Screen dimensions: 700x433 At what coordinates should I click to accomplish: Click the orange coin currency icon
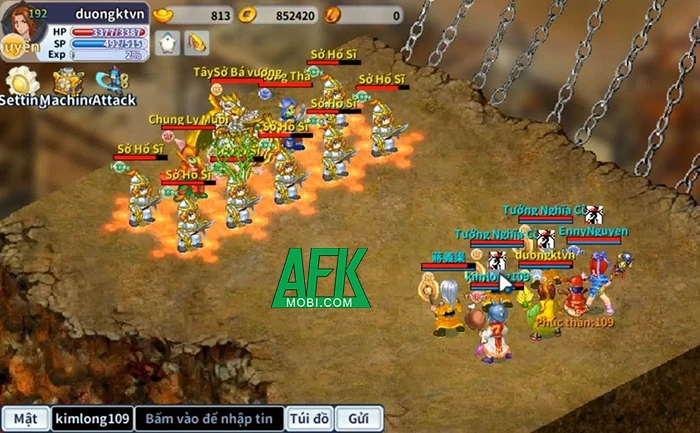coord(333,14)
